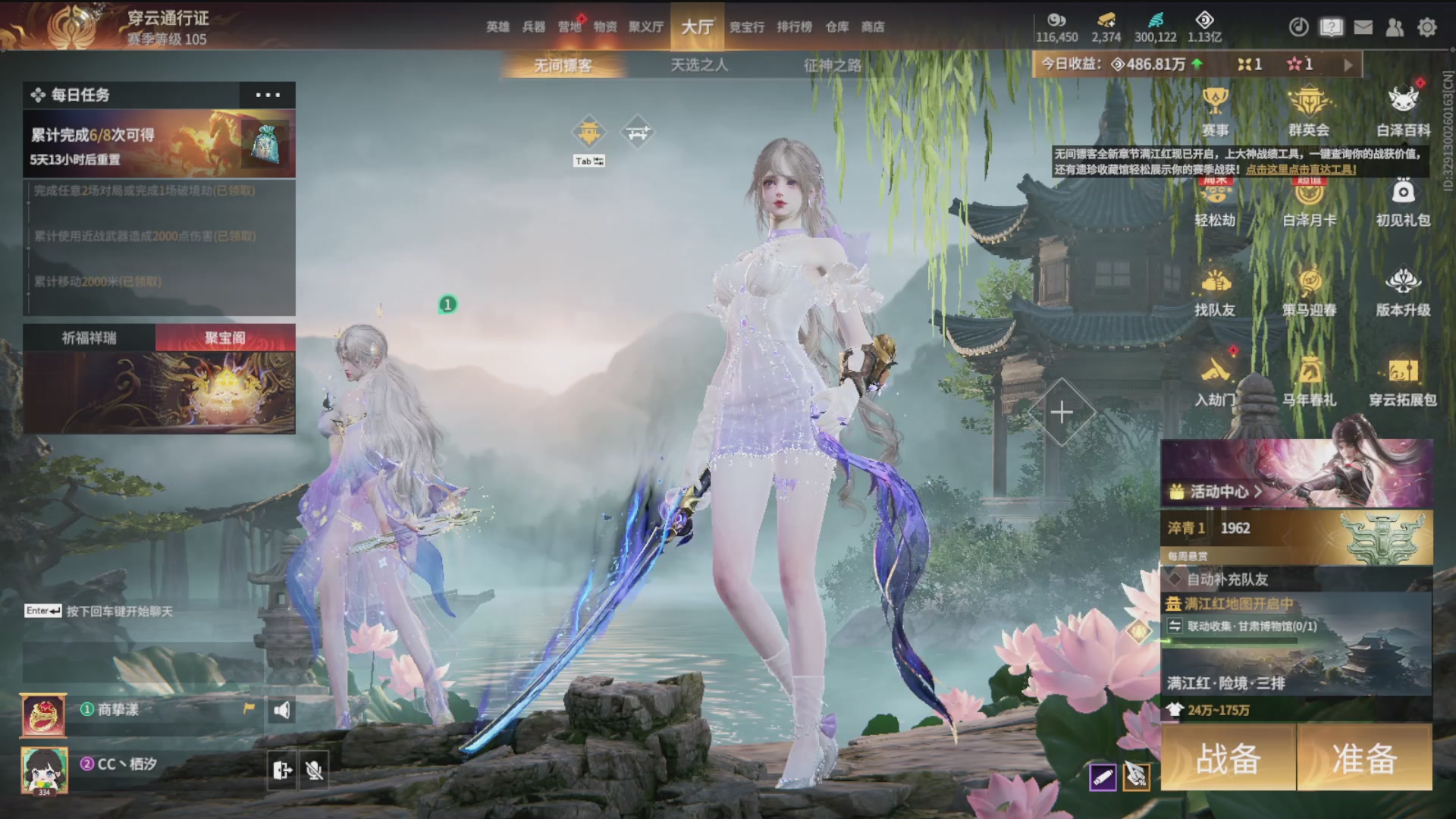Screen dimensions: 1456x819
Task: Open the friends list icon
Action: click(1395, 27)
